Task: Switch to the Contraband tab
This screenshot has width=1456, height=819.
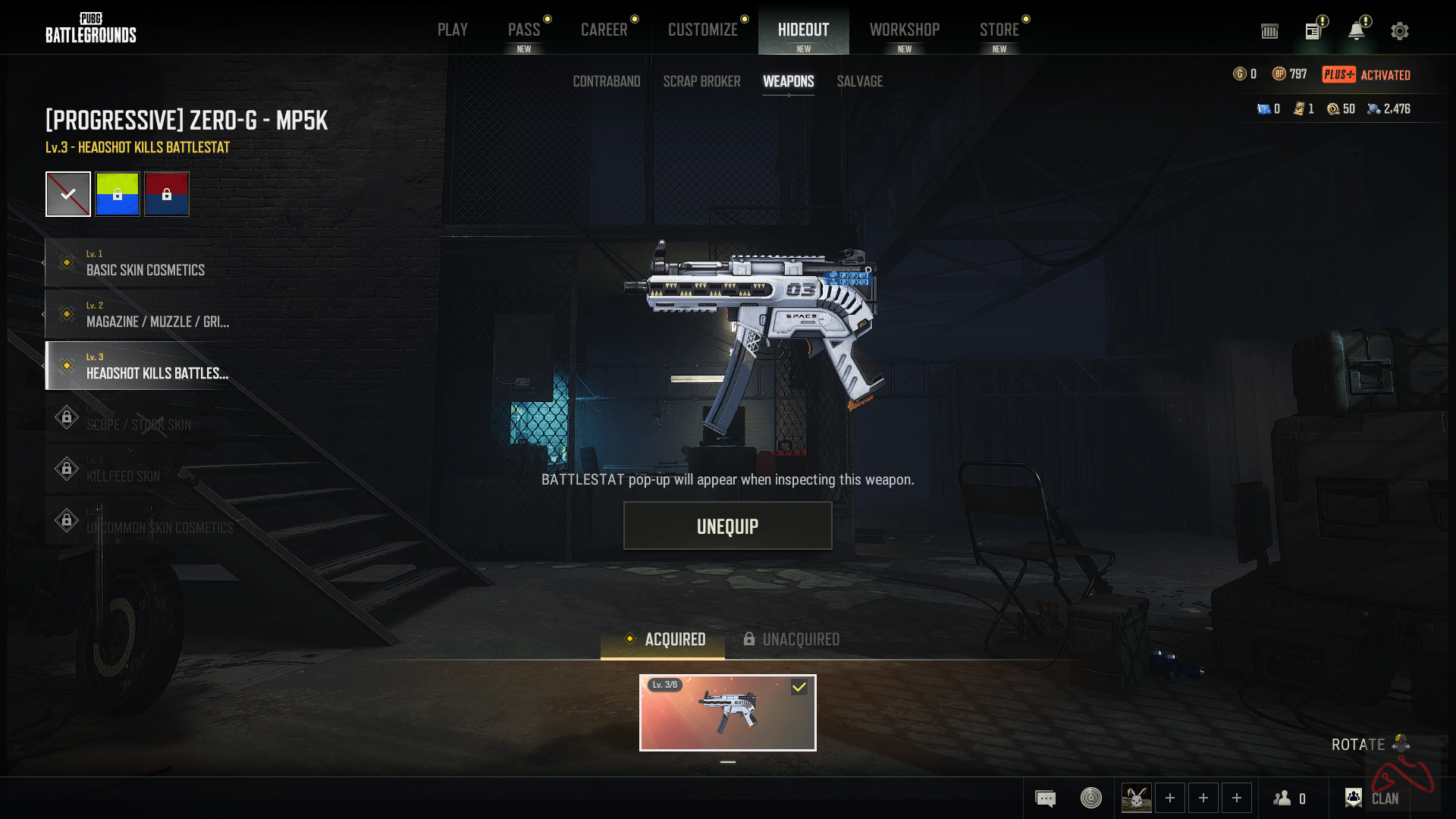Action: click(x=606, y=81)
